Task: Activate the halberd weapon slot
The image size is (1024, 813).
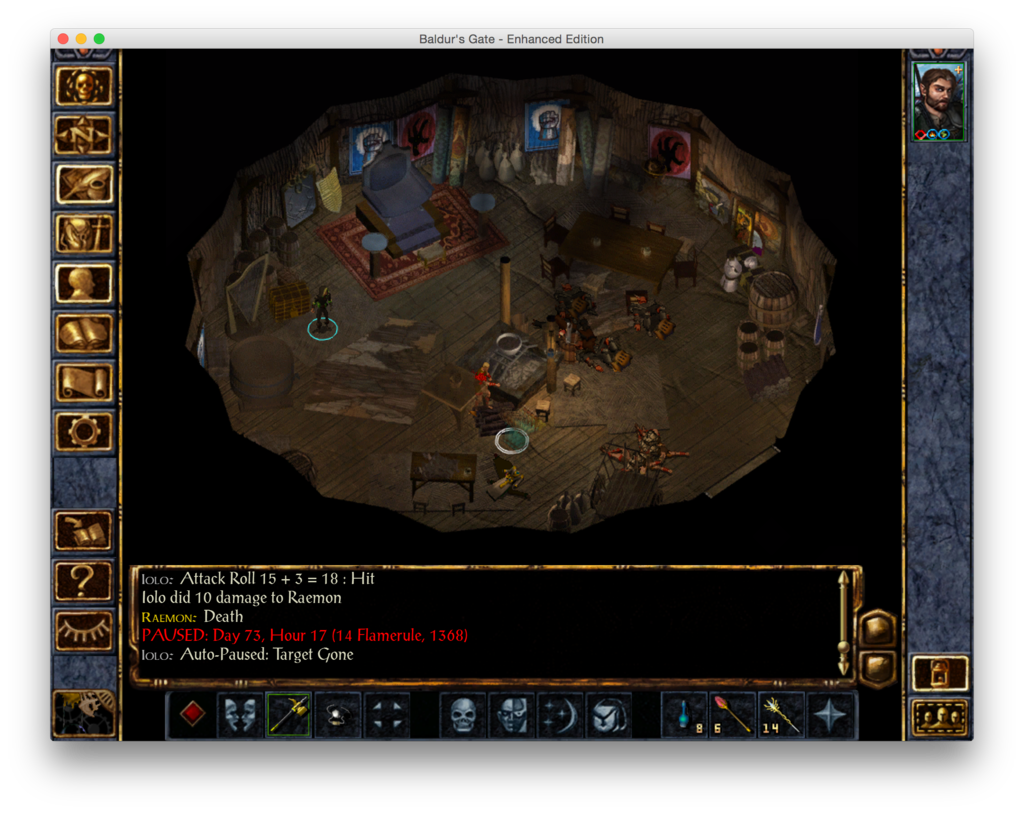Action: (x=289, y=714)
